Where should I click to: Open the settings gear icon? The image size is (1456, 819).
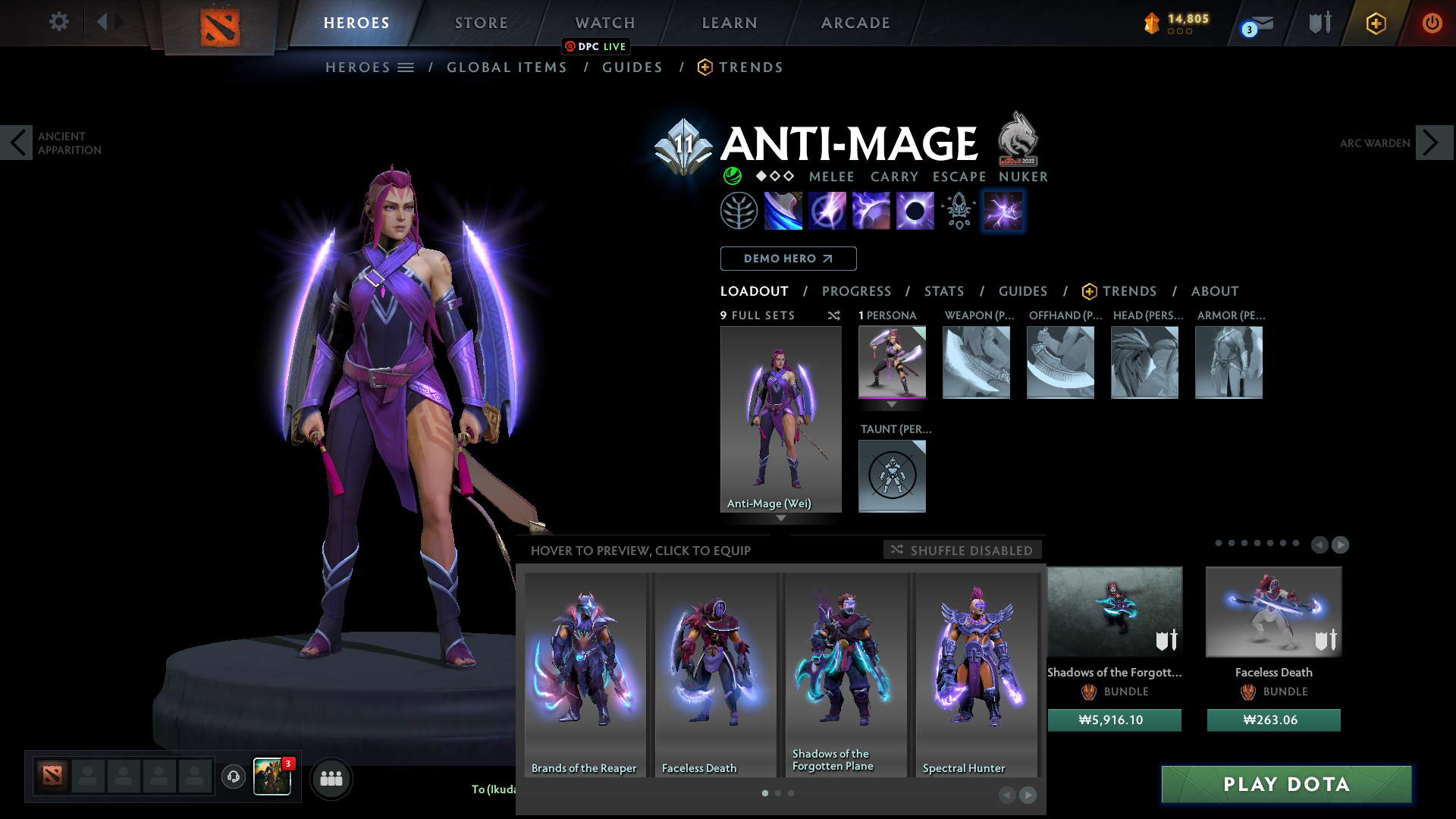tap(59, 22)
